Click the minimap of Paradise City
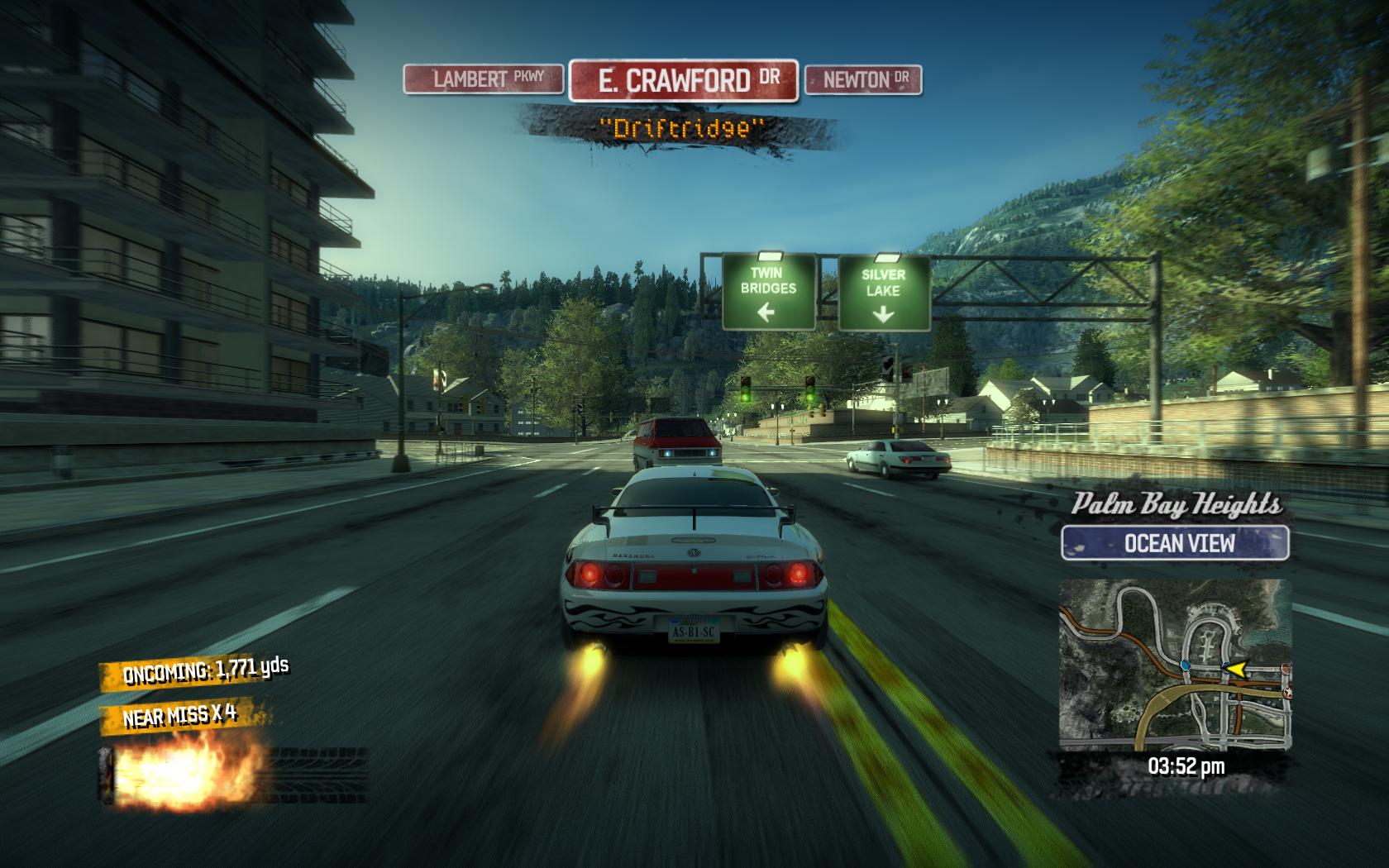The height and width of the screenshot is (868, 1389). tap(1174, 665)
